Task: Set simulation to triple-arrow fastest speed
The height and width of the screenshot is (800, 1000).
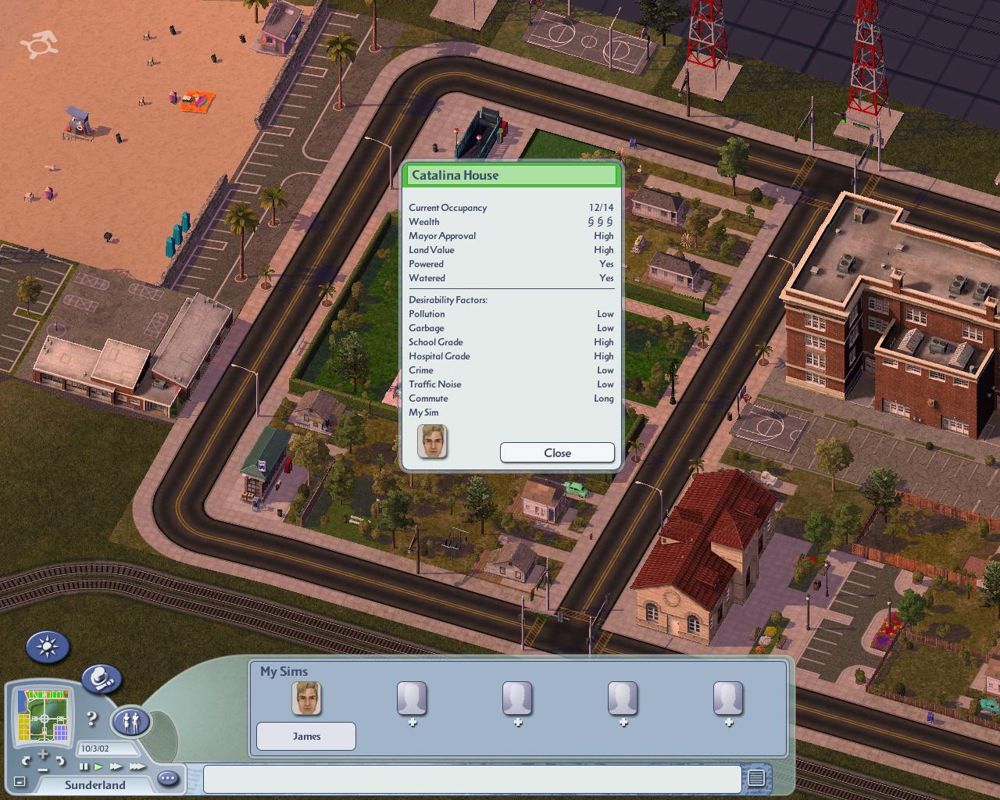Action: (x=136, y=767)
